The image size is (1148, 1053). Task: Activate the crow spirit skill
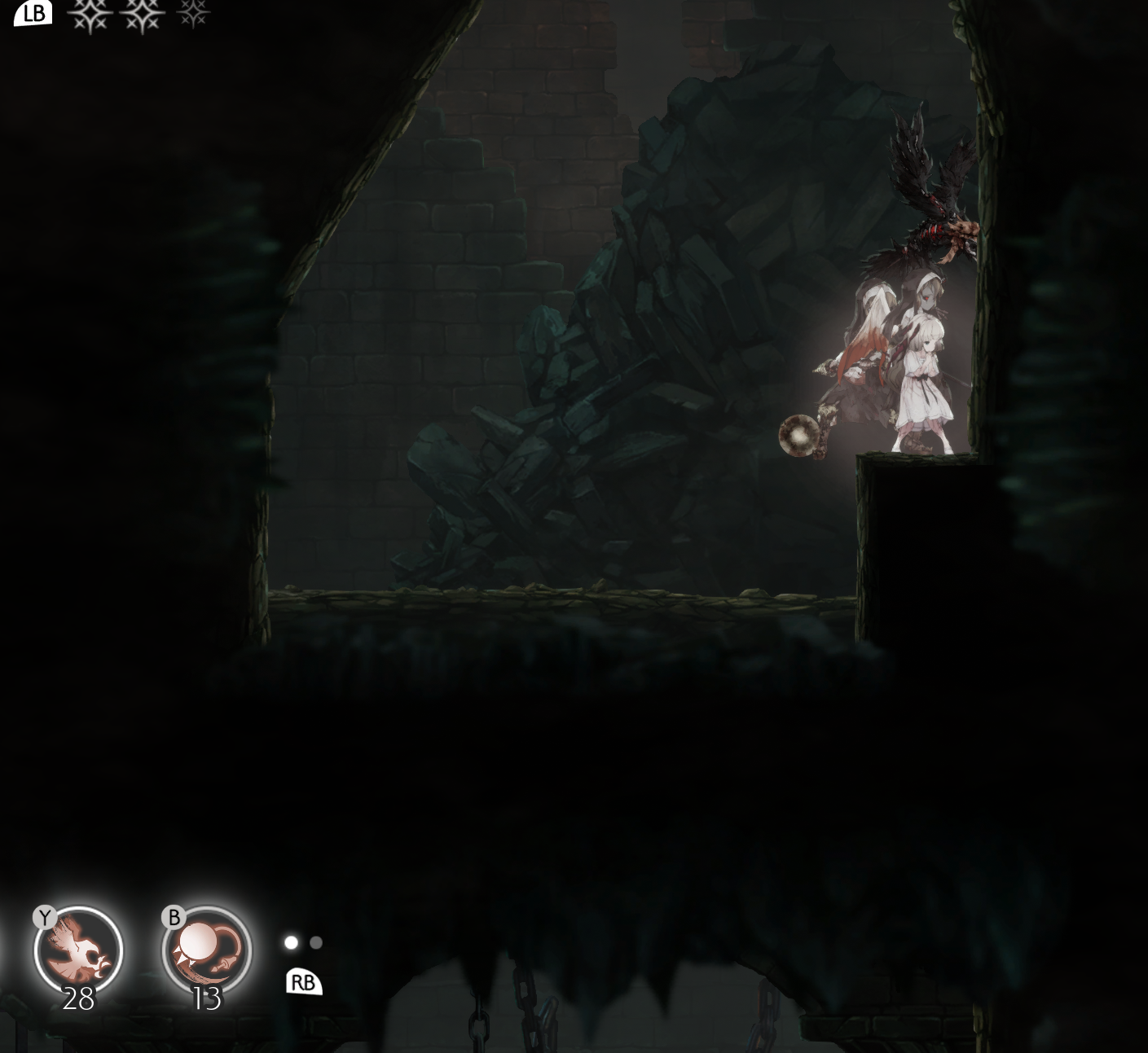tap(78, 951)
